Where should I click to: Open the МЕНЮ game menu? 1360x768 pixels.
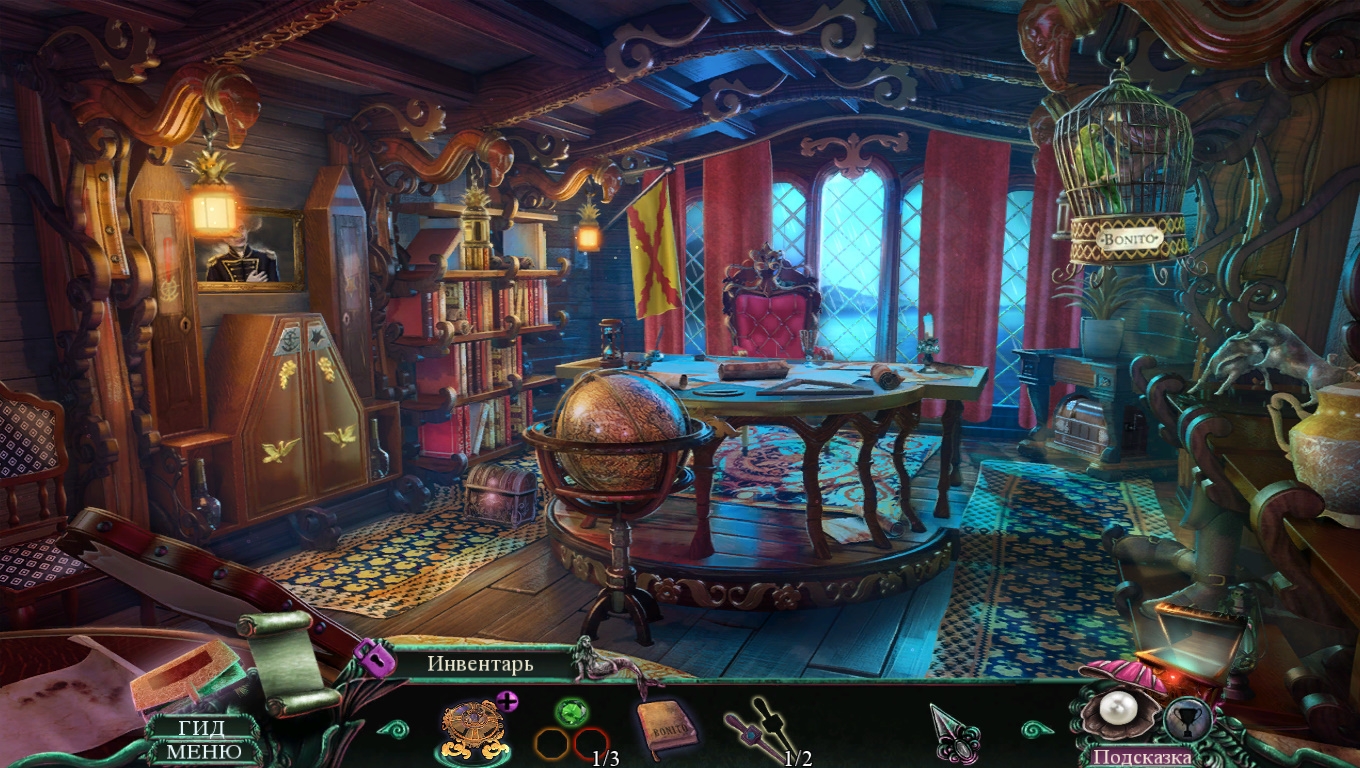coord(203,751)
